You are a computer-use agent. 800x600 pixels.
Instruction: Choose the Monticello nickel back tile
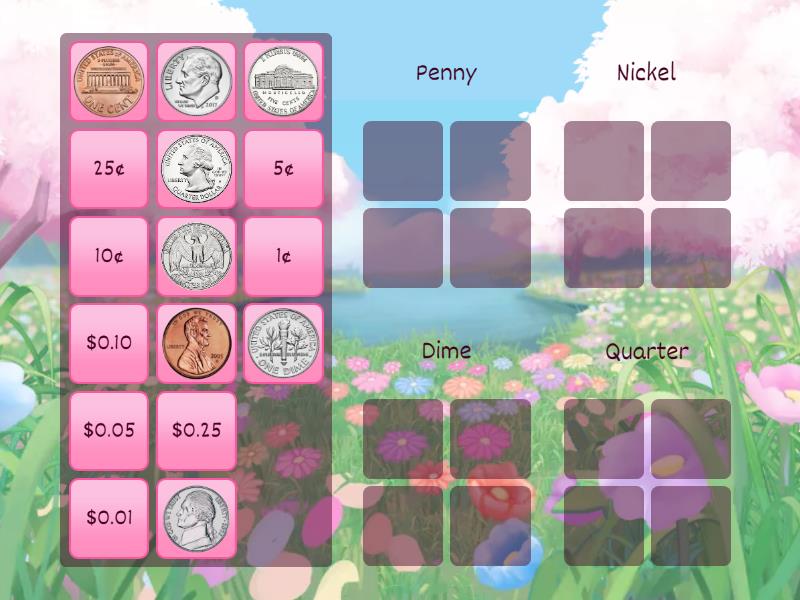click(283, 81)
